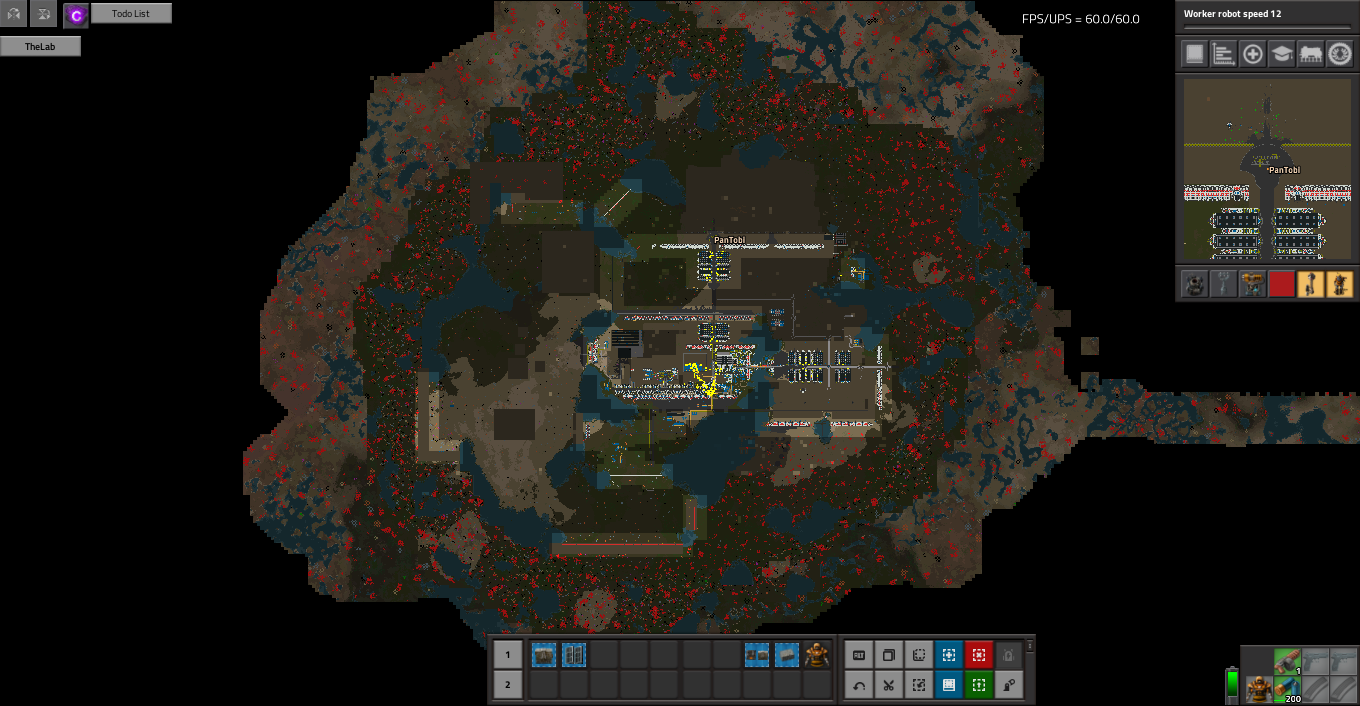Choose the green upgrade planner shortcut
1360x706 pixels.
(x=978, y=686)
